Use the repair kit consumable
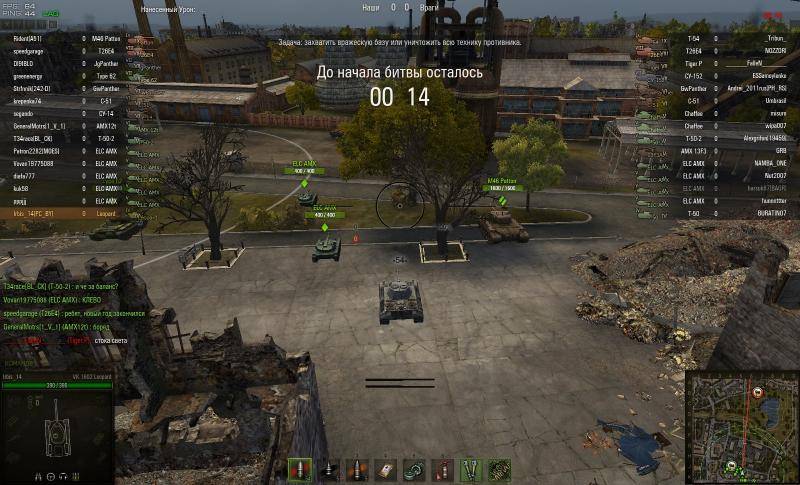This screenshot has height=485, width=800. [386, 469]
